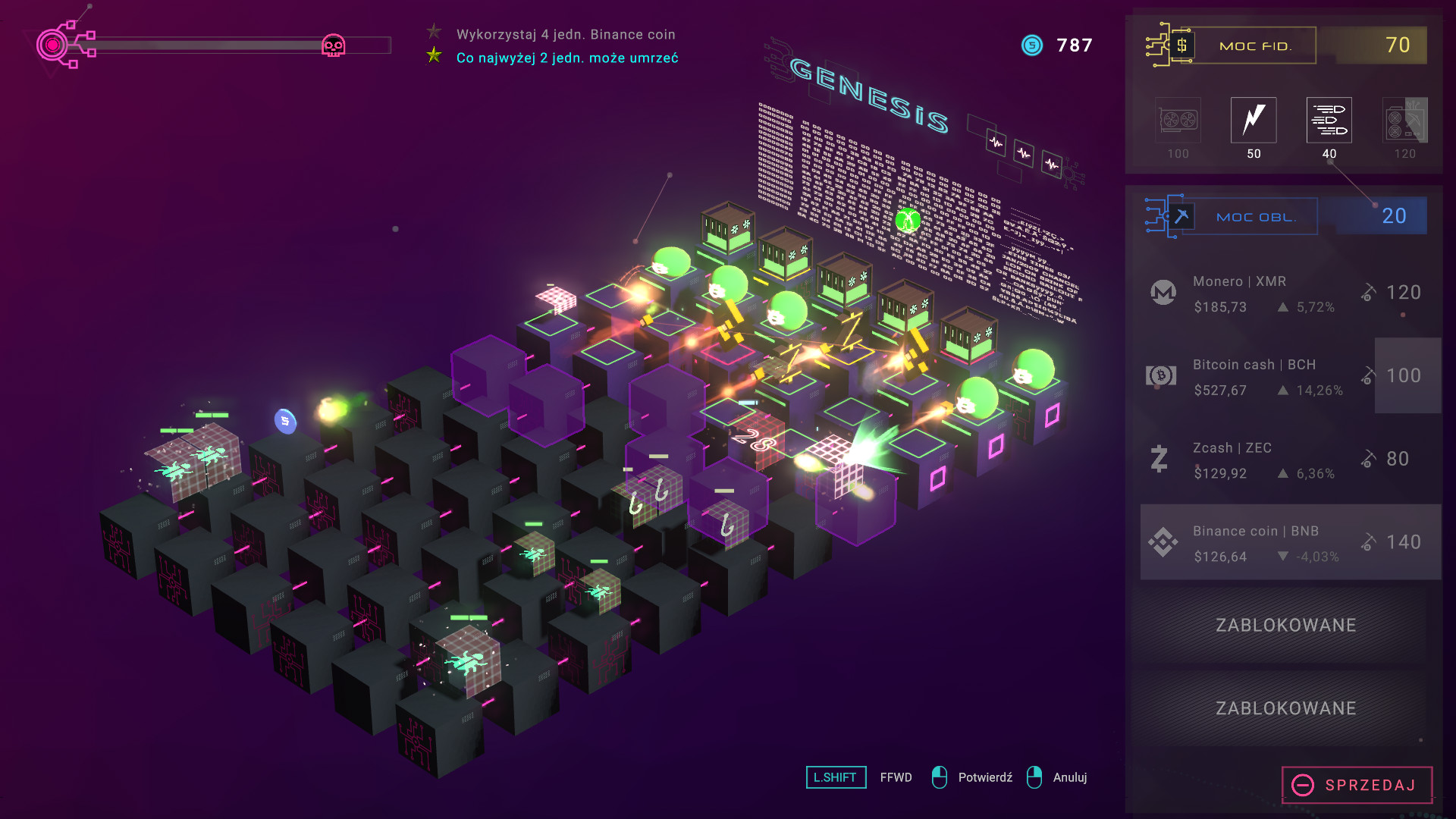The image size is (1456, 819).
Task: Select the GPU graphics card icon costing 100
Action: click(1177, 121)
